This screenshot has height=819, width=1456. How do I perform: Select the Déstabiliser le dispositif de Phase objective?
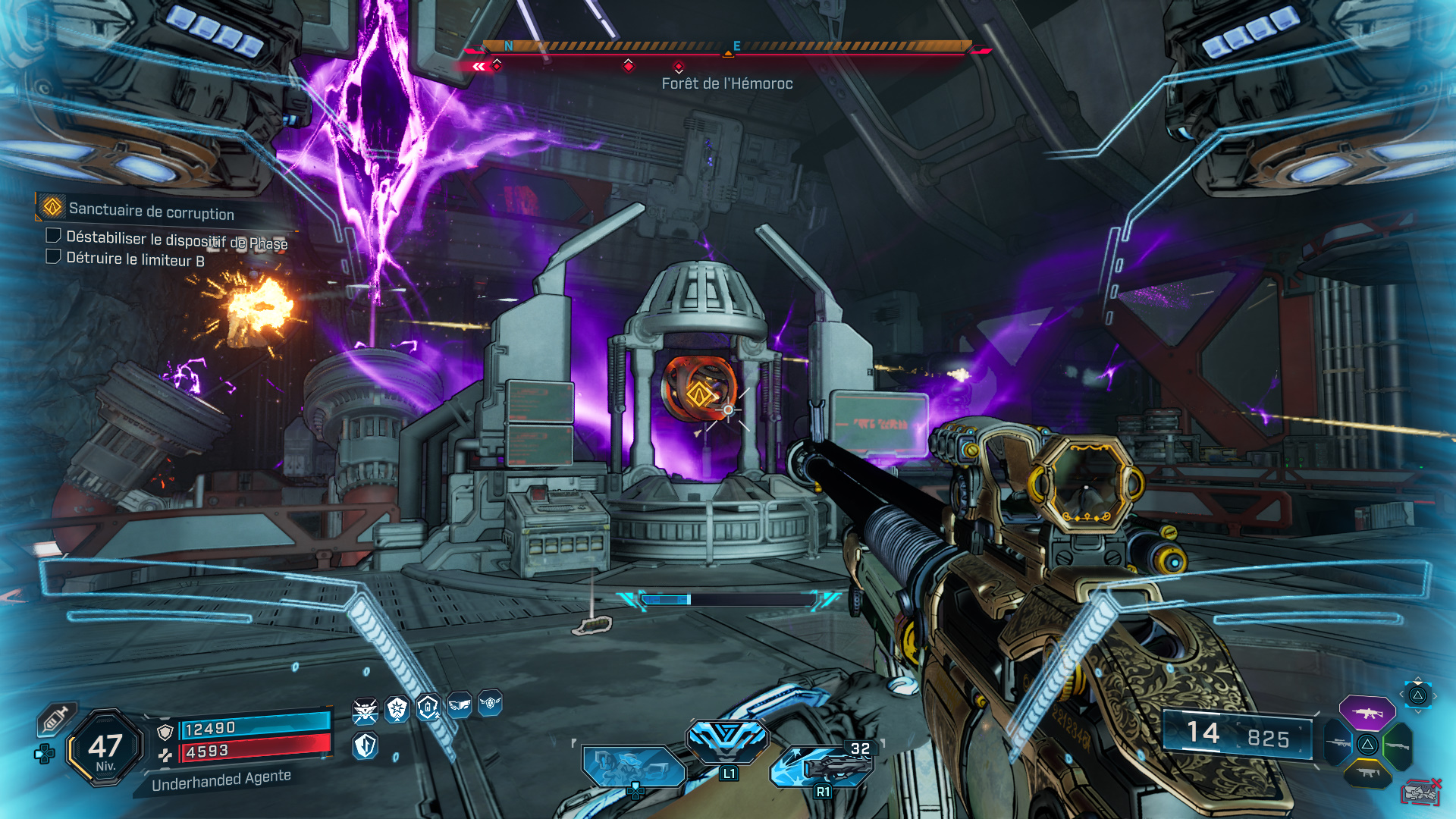click(x=175, y=240)
